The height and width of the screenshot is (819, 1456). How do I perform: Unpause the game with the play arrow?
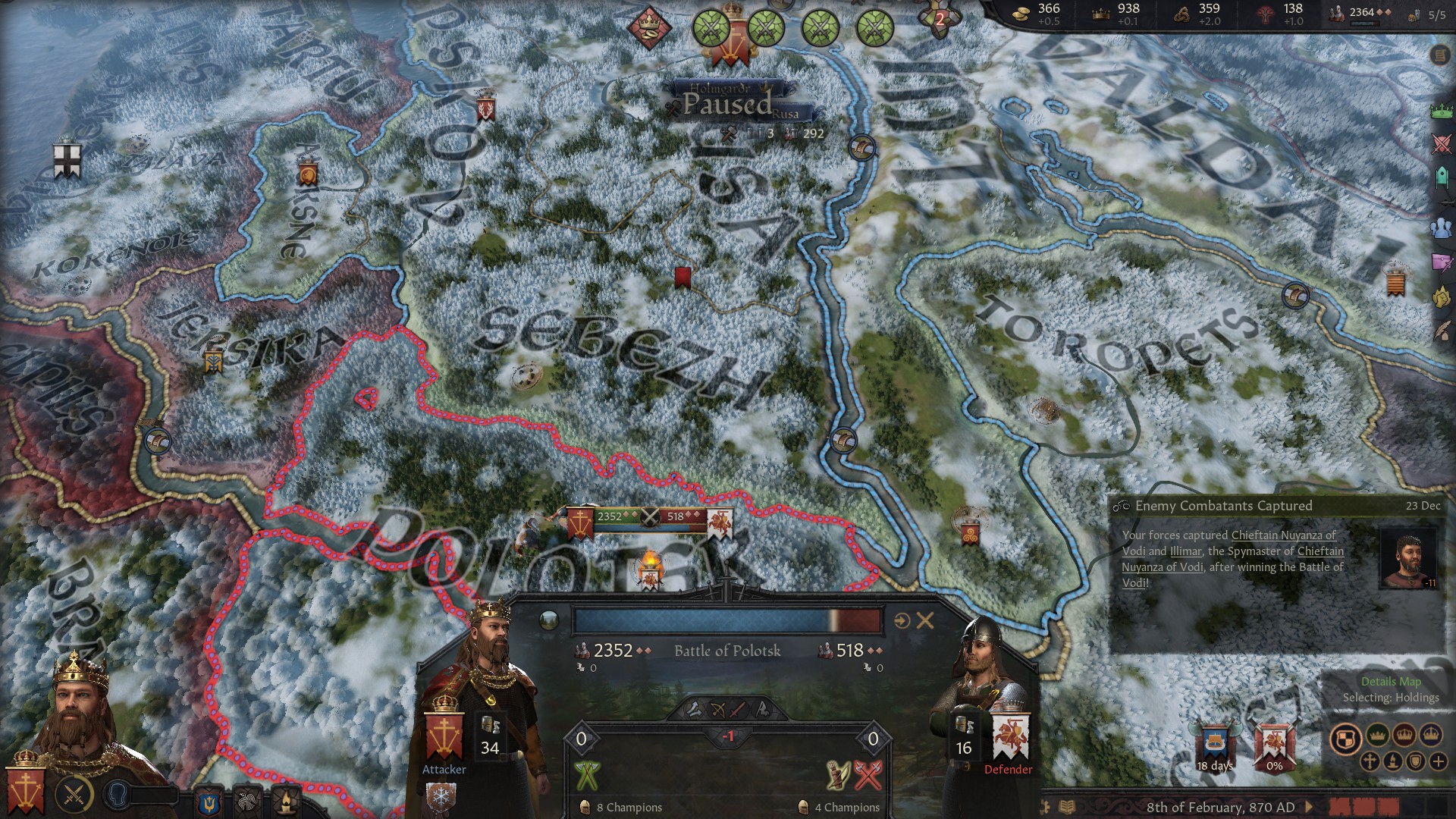1310,807
